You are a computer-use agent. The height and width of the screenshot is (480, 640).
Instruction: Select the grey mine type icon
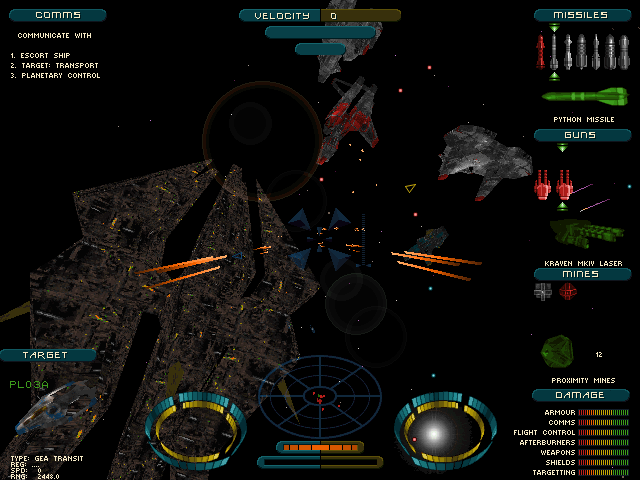coord(543,291)
